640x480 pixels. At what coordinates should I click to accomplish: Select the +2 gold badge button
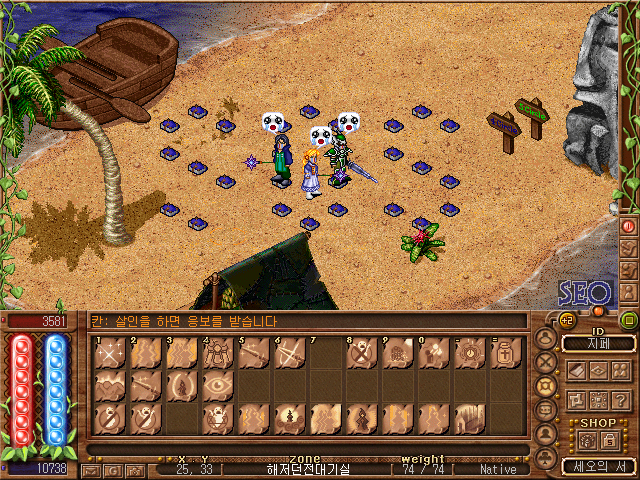pos(566,320)
